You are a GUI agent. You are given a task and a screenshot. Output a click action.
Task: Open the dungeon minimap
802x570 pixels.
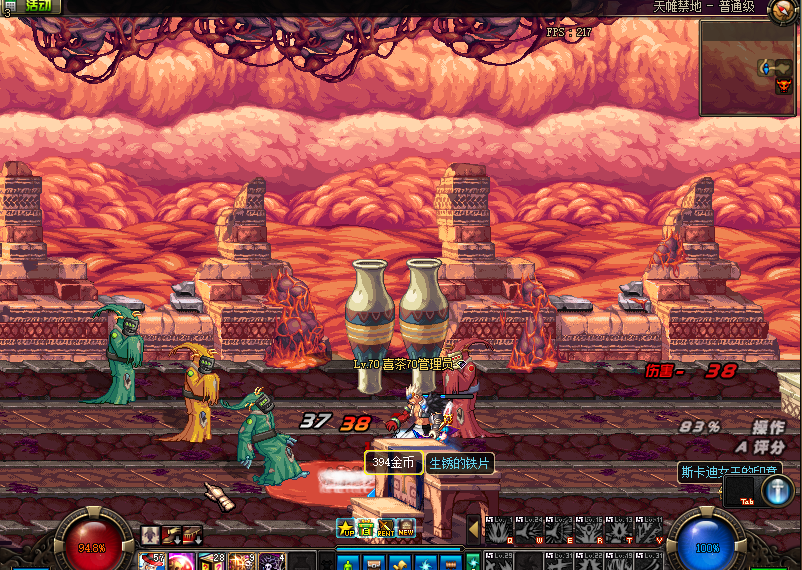747,67
